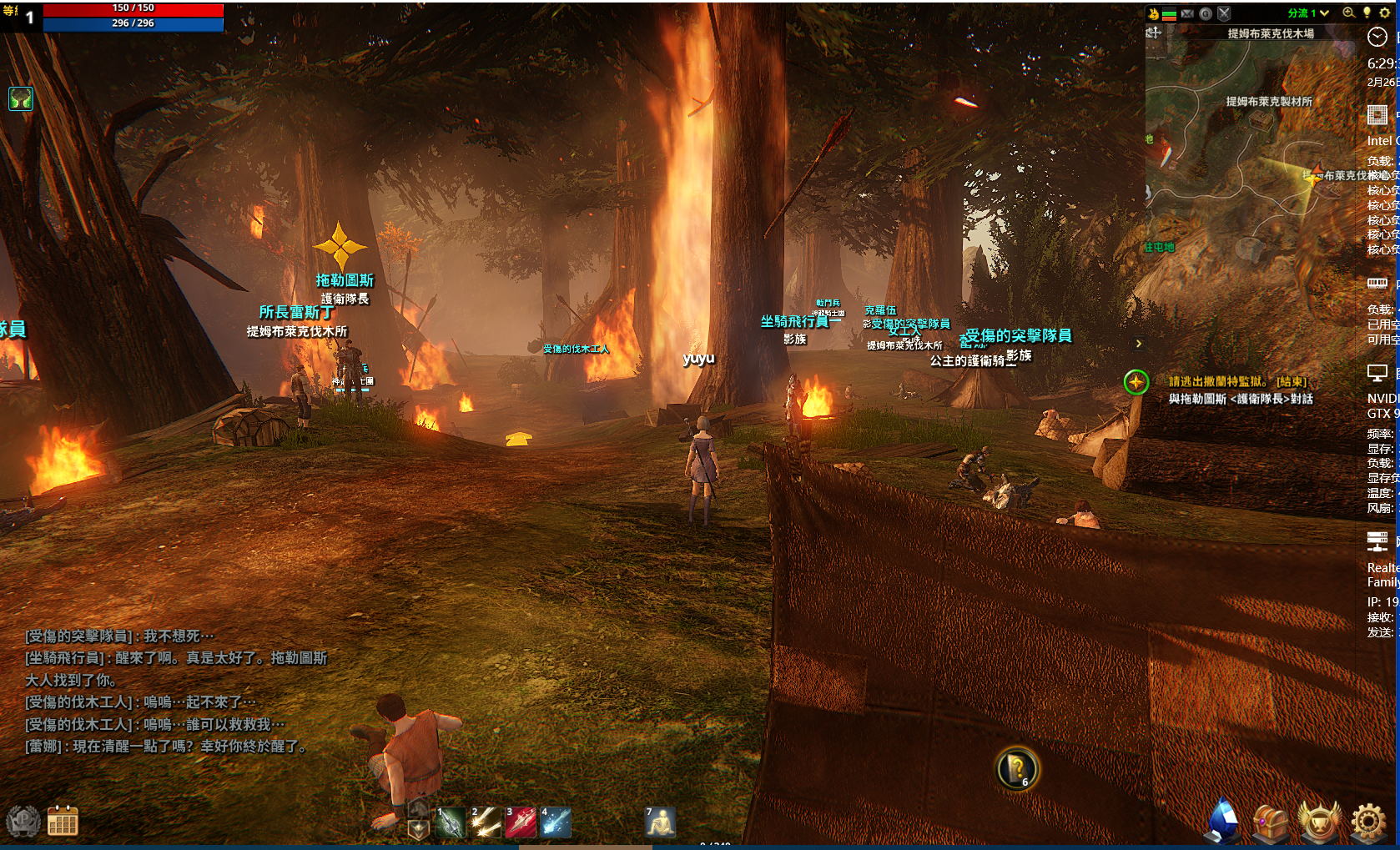The height and width of the screenshot is (850, 1400).
Task: Open the channel 分流 1 dropdown
Action: point(1308,13)
